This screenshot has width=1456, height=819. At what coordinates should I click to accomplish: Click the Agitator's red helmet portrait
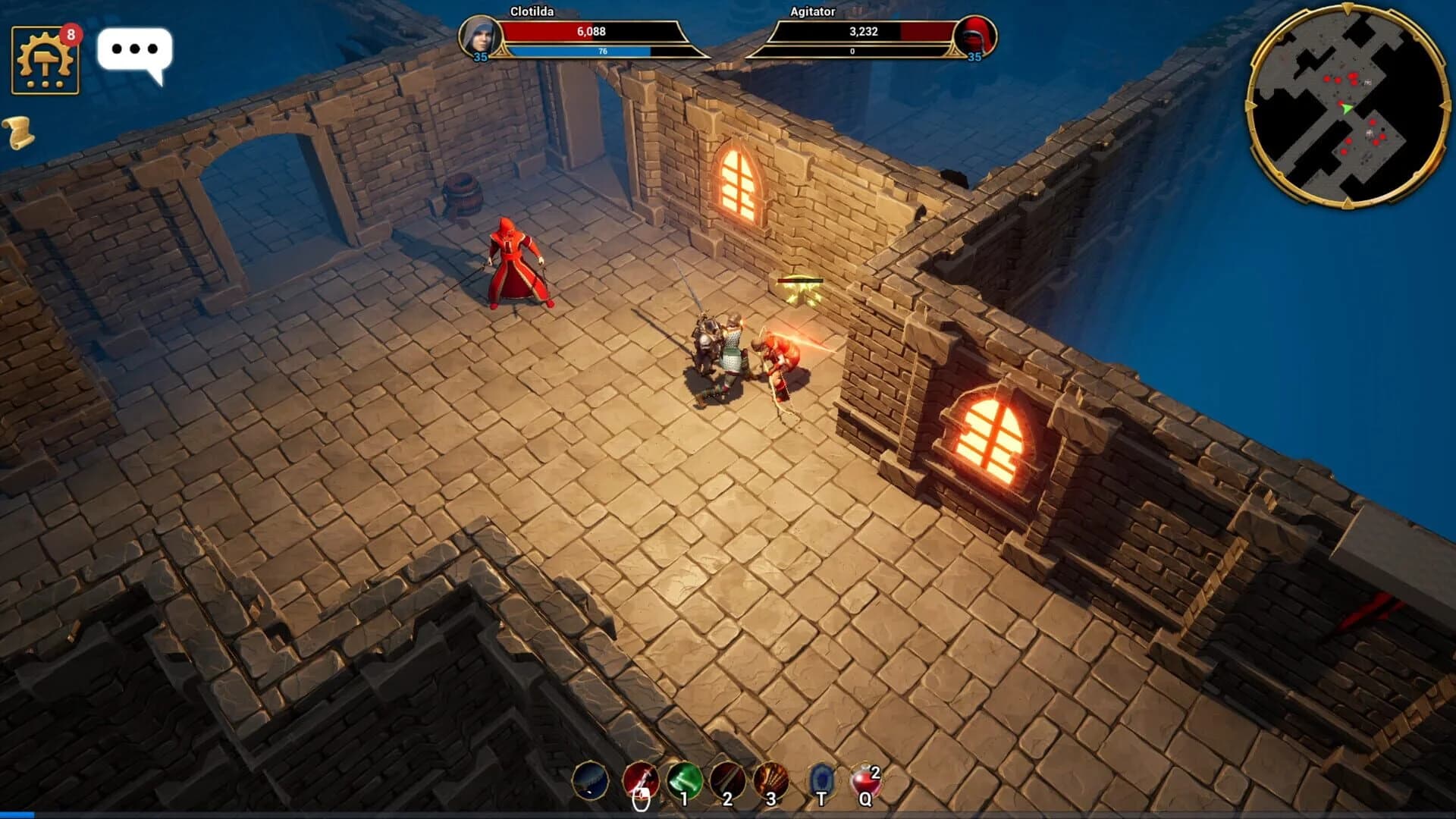[977, 34]
